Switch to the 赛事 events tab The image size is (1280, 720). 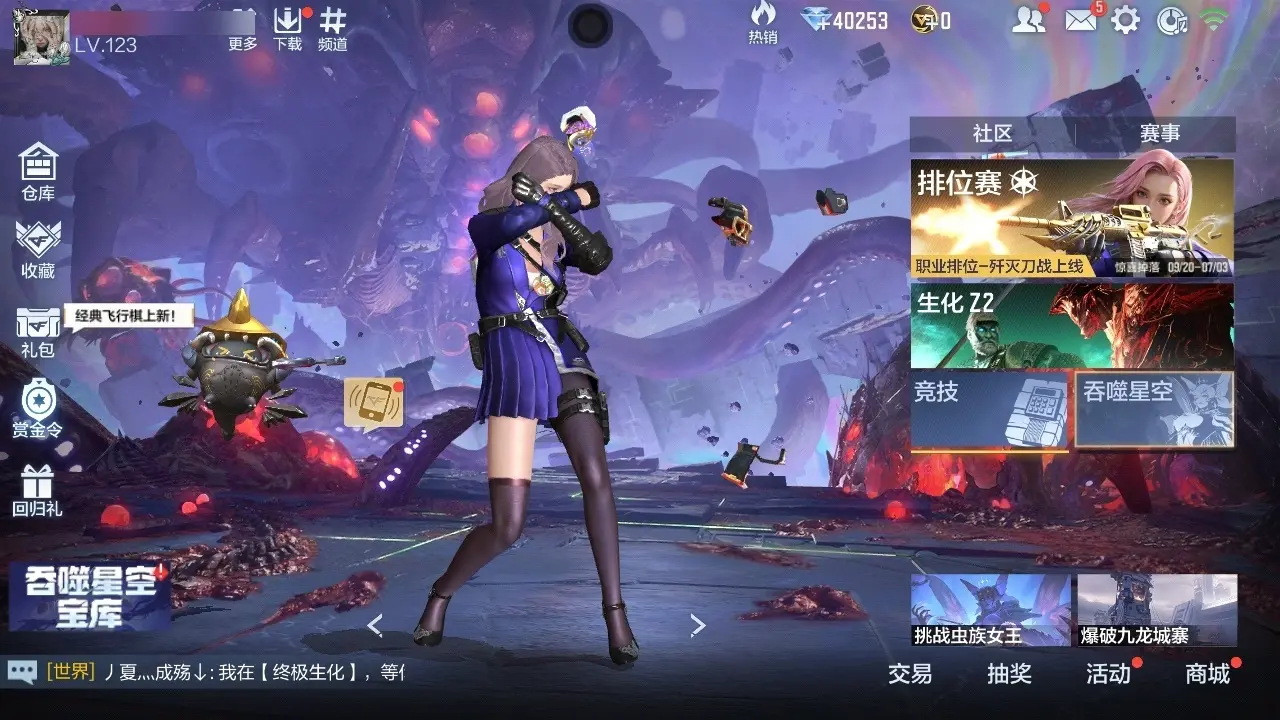(1160, 134)
